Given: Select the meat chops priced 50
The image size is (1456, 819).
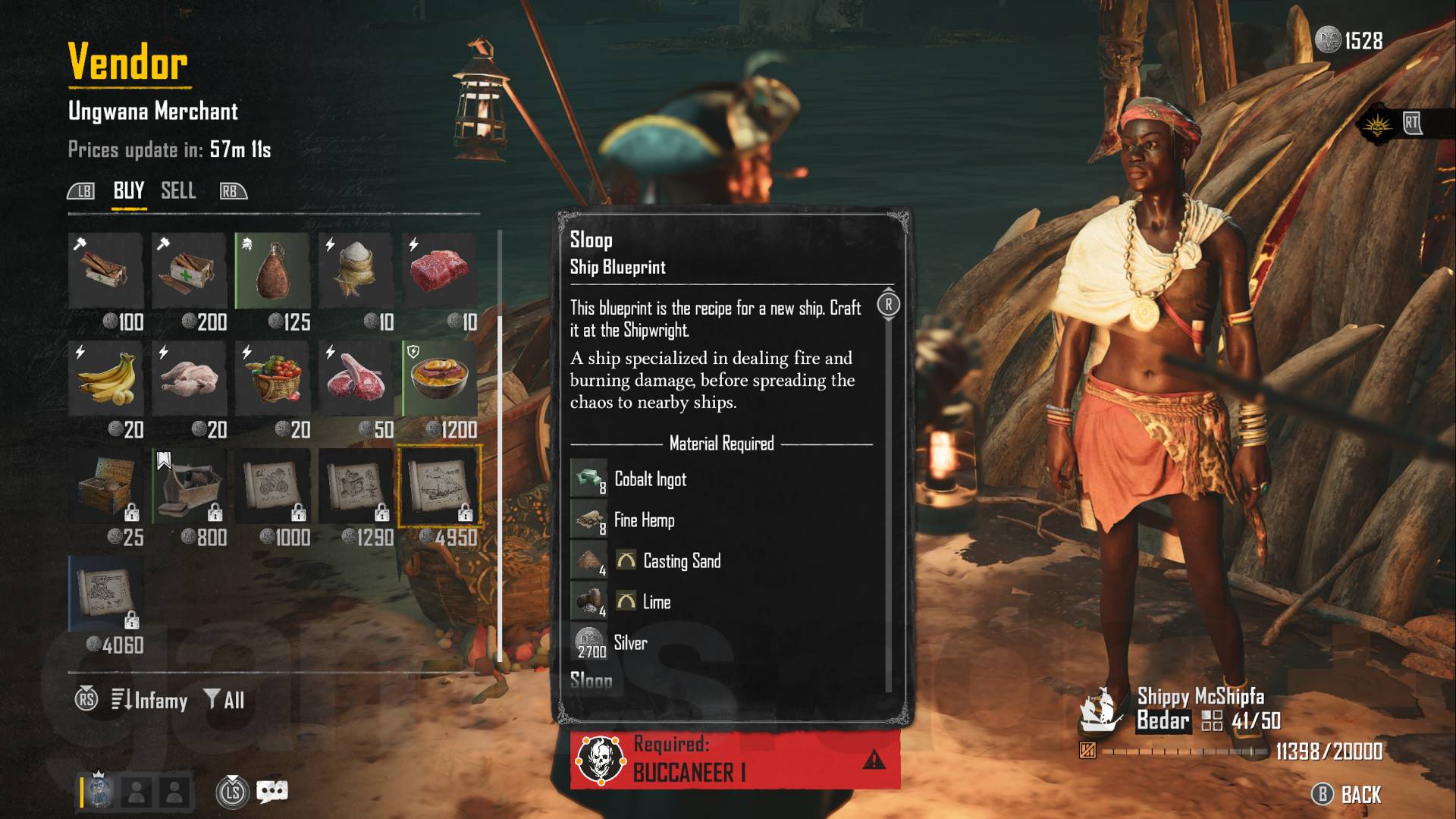Looking at the screenshot, I should coord(356,378).
